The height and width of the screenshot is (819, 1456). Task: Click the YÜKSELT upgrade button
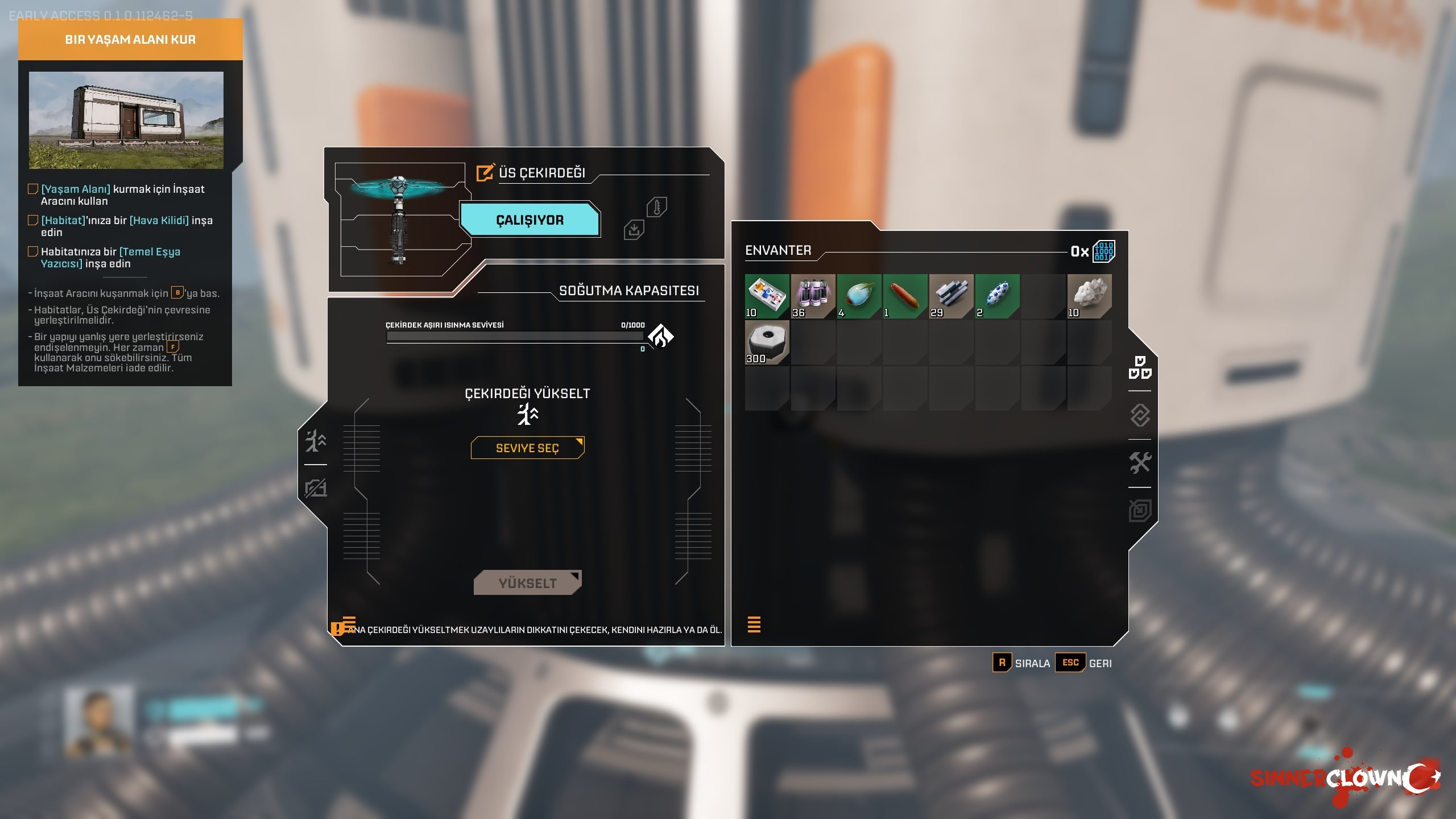[x=527, y=583]
